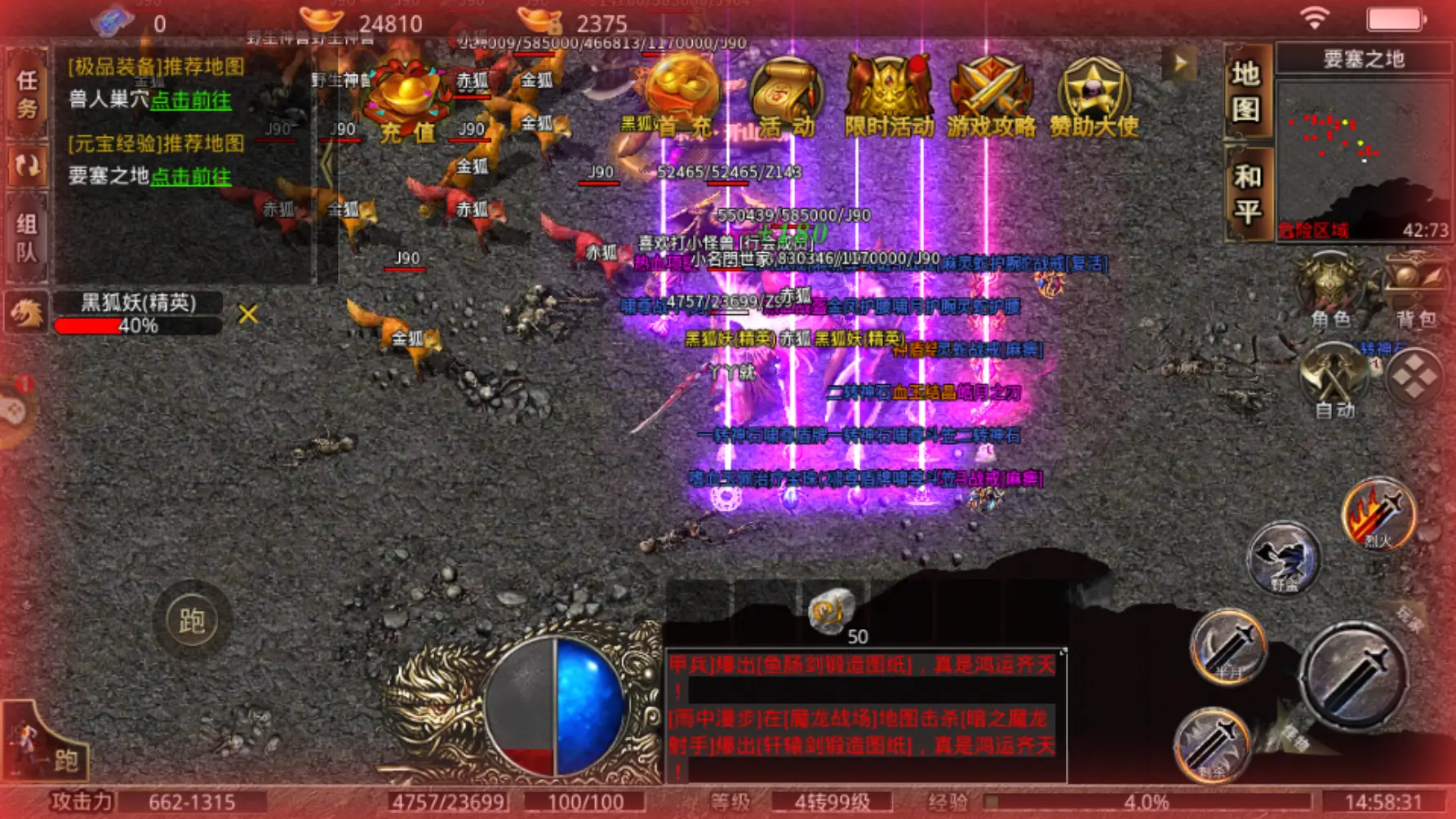Open the 首充 first-recharge bonus icon

(679, 98)
